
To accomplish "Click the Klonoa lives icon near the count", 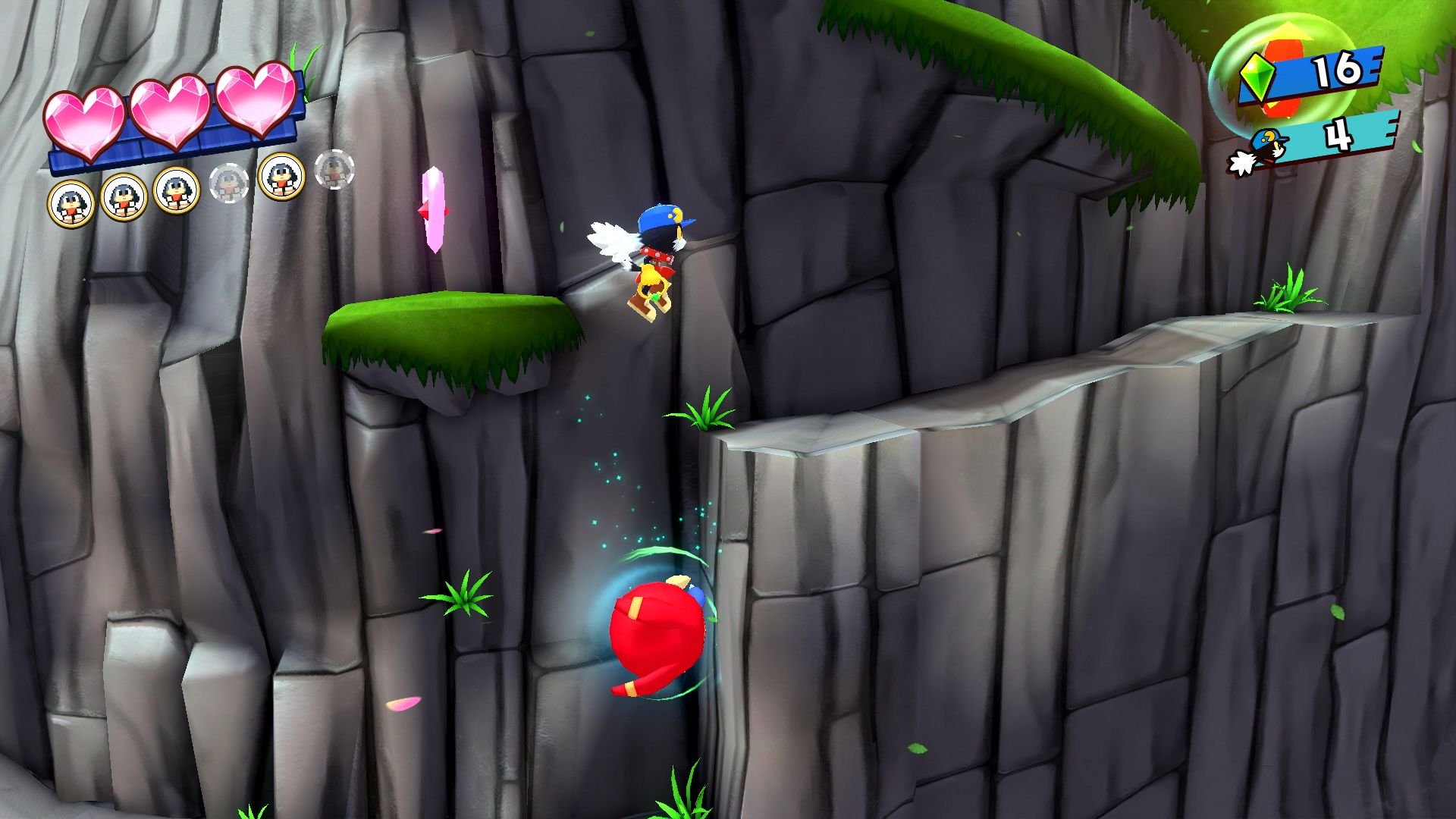I will 1261,146.
